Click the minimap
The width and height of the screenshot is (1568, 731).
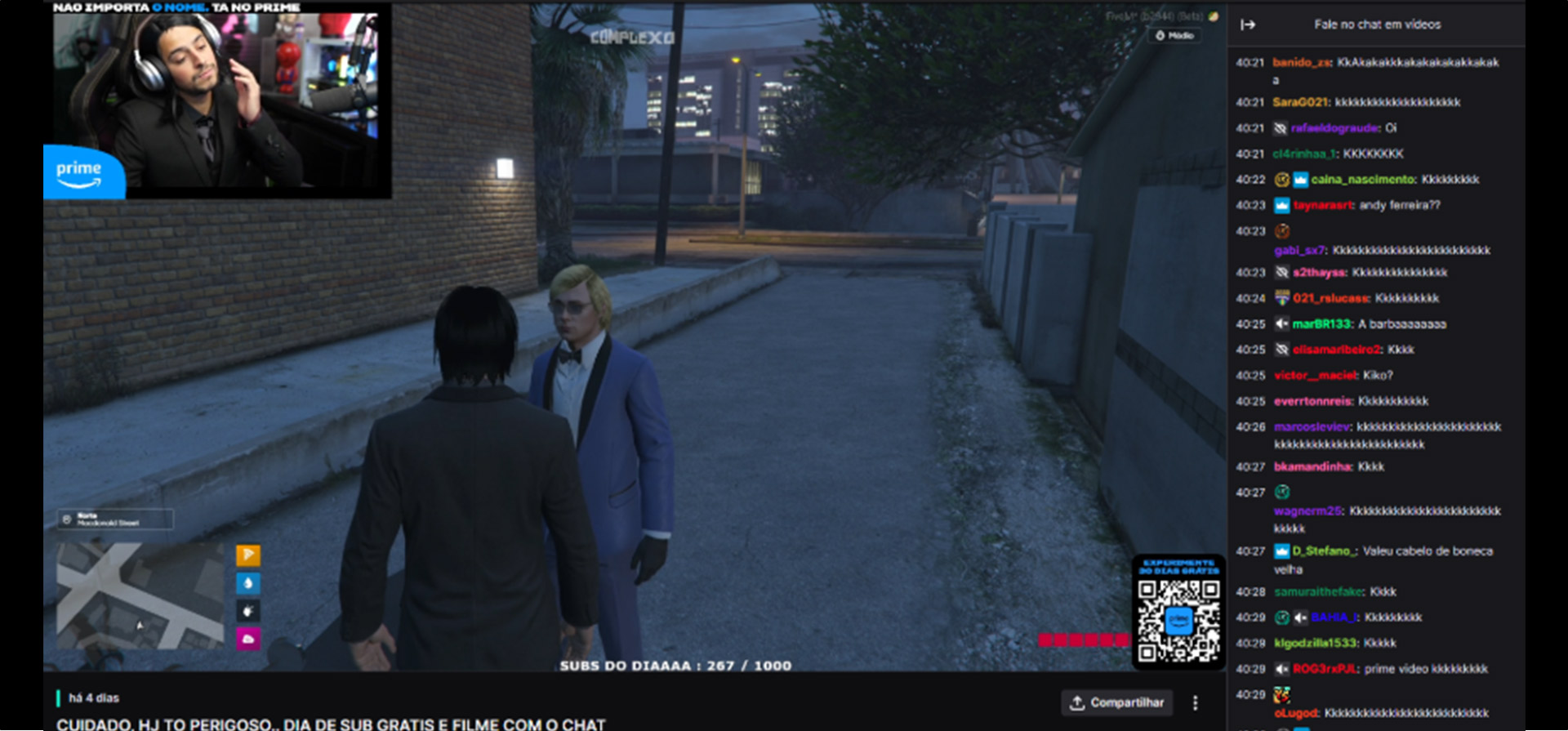tap(140, 595)
